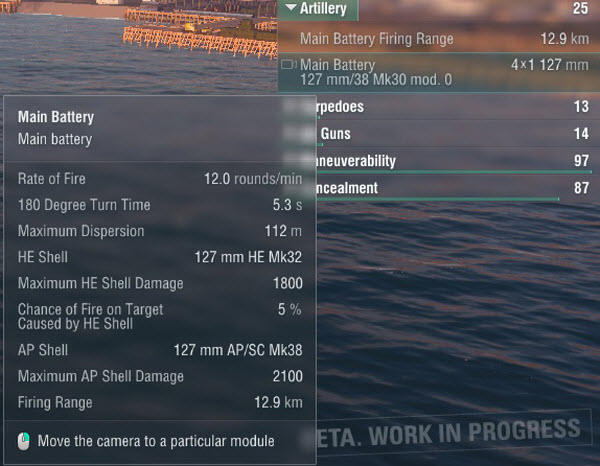Open the Concealment section
The image size is (600, 466).
[x=440, y=188]
